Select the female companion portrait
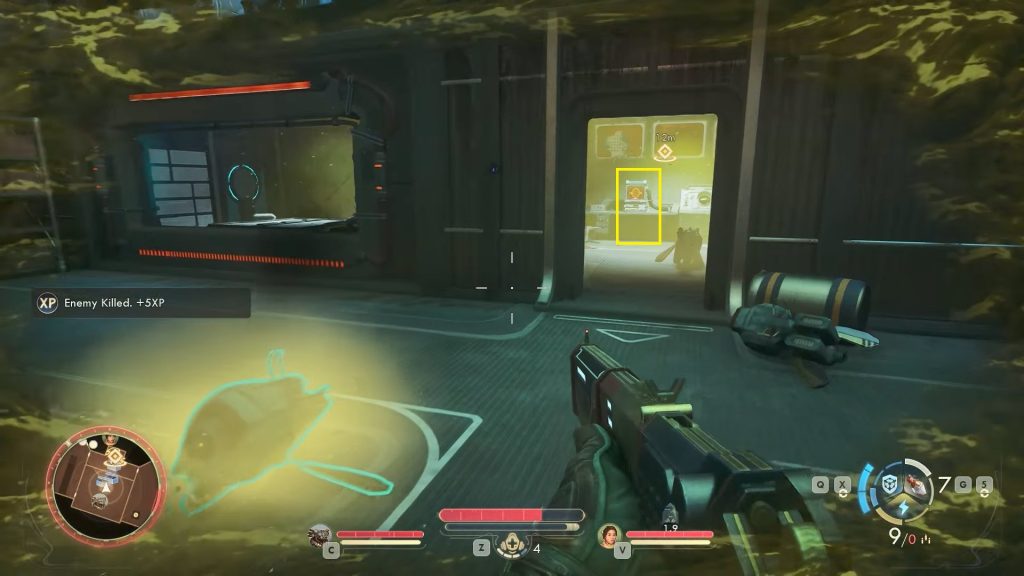Screen dimensions: 1024x576 (609, 535)
